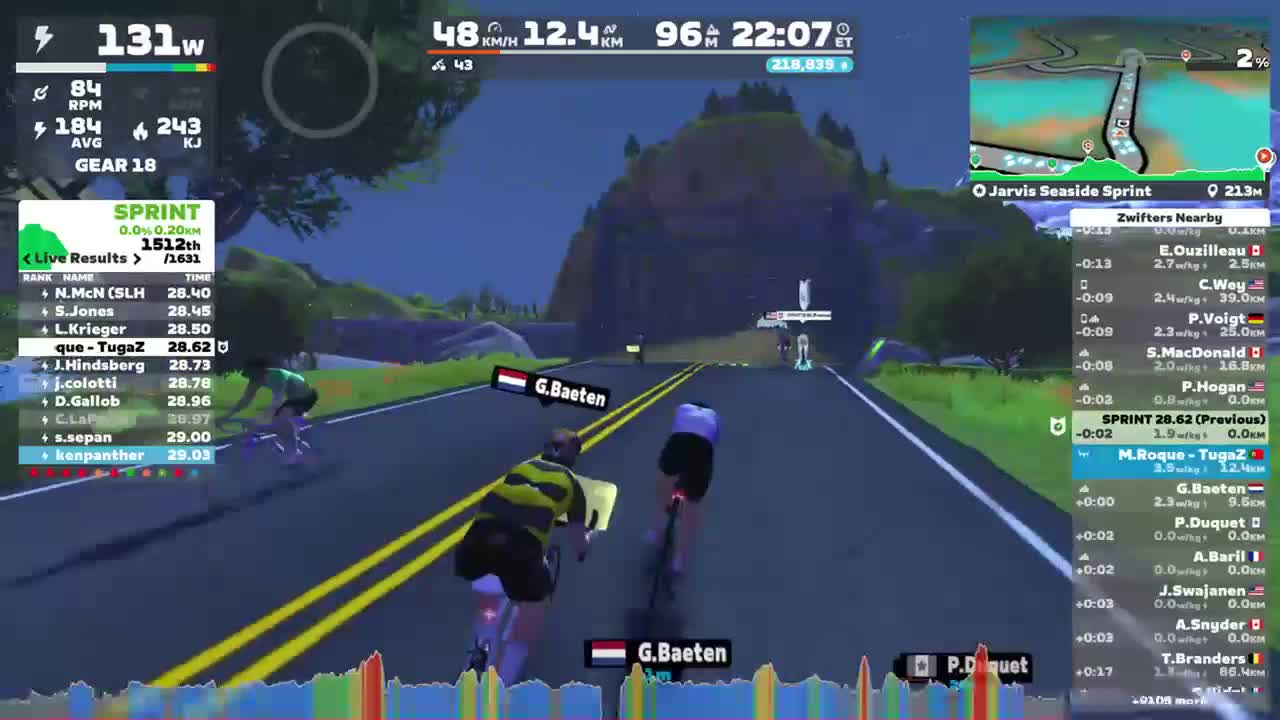This screenshot has width=1280, height=720.
Task: Click the elevation mountain icon next to 96 M
Action: [x=712, y=30]
